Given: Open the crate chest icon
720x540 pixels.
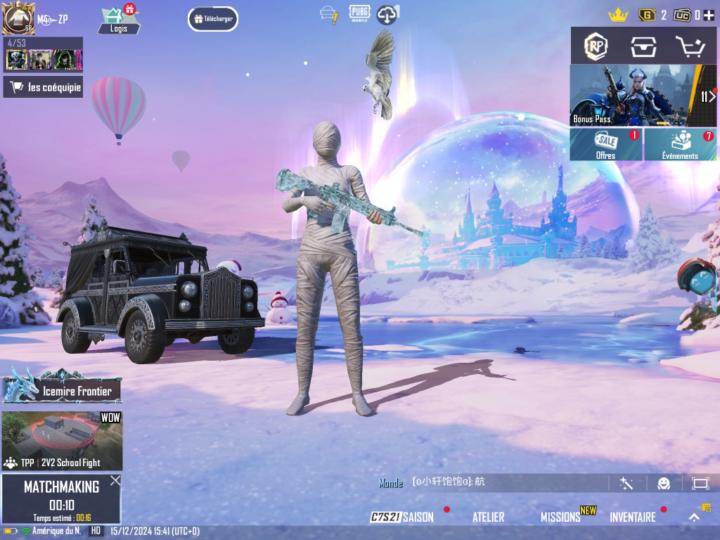Looking at the screenshot, I should [x=642, y=46].
